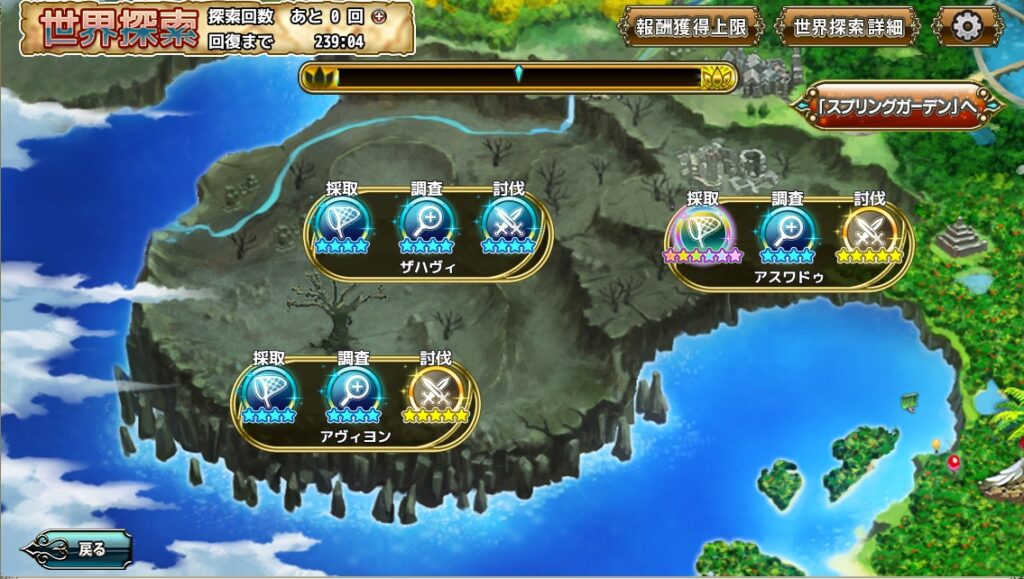Select ザハヴィ 討伐 crossed swords icon
This screenshot has width=1024, height=579.
(508, 219)
